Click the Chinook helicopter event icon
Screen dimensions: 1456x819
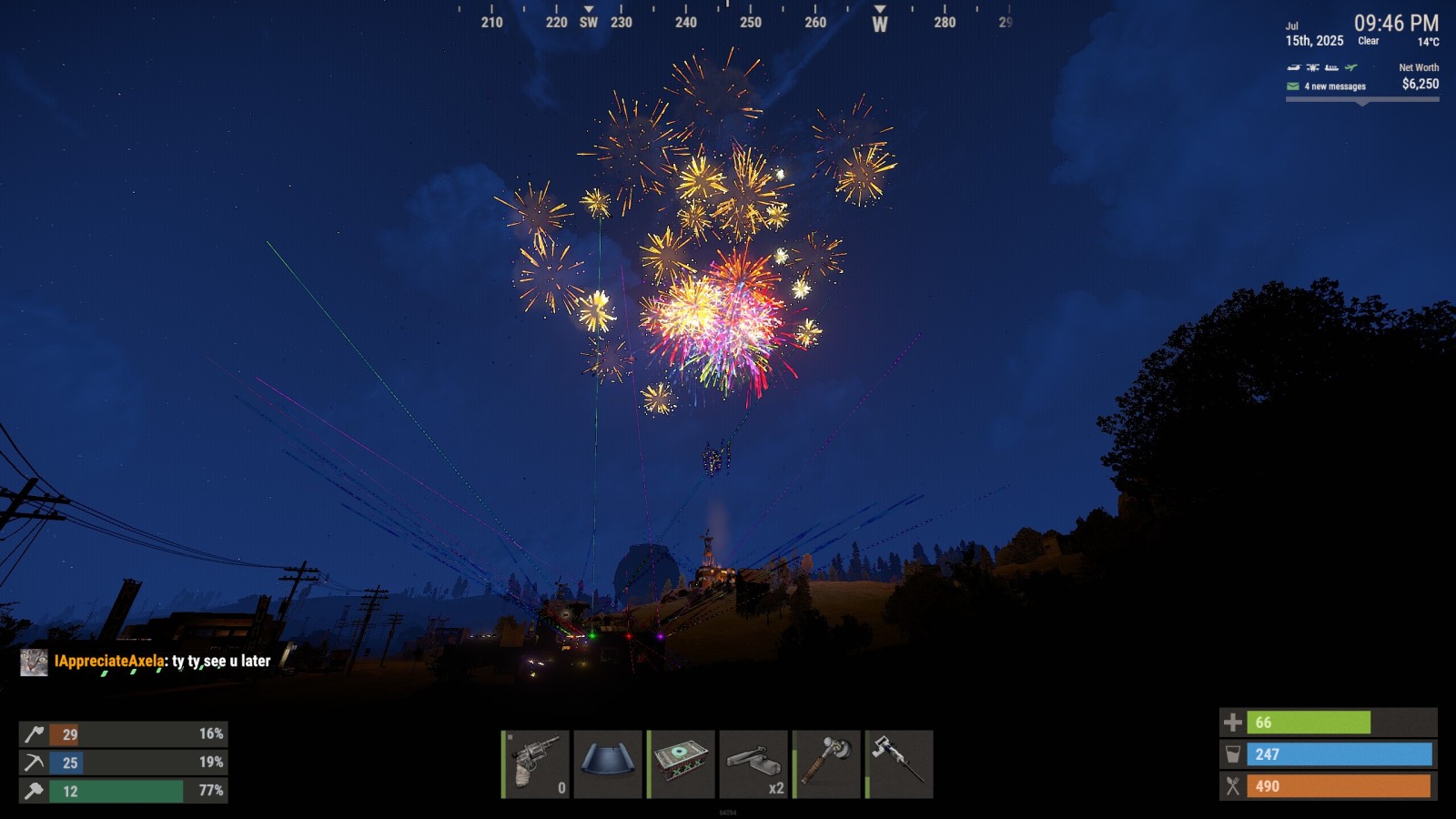coord(1294,67)
